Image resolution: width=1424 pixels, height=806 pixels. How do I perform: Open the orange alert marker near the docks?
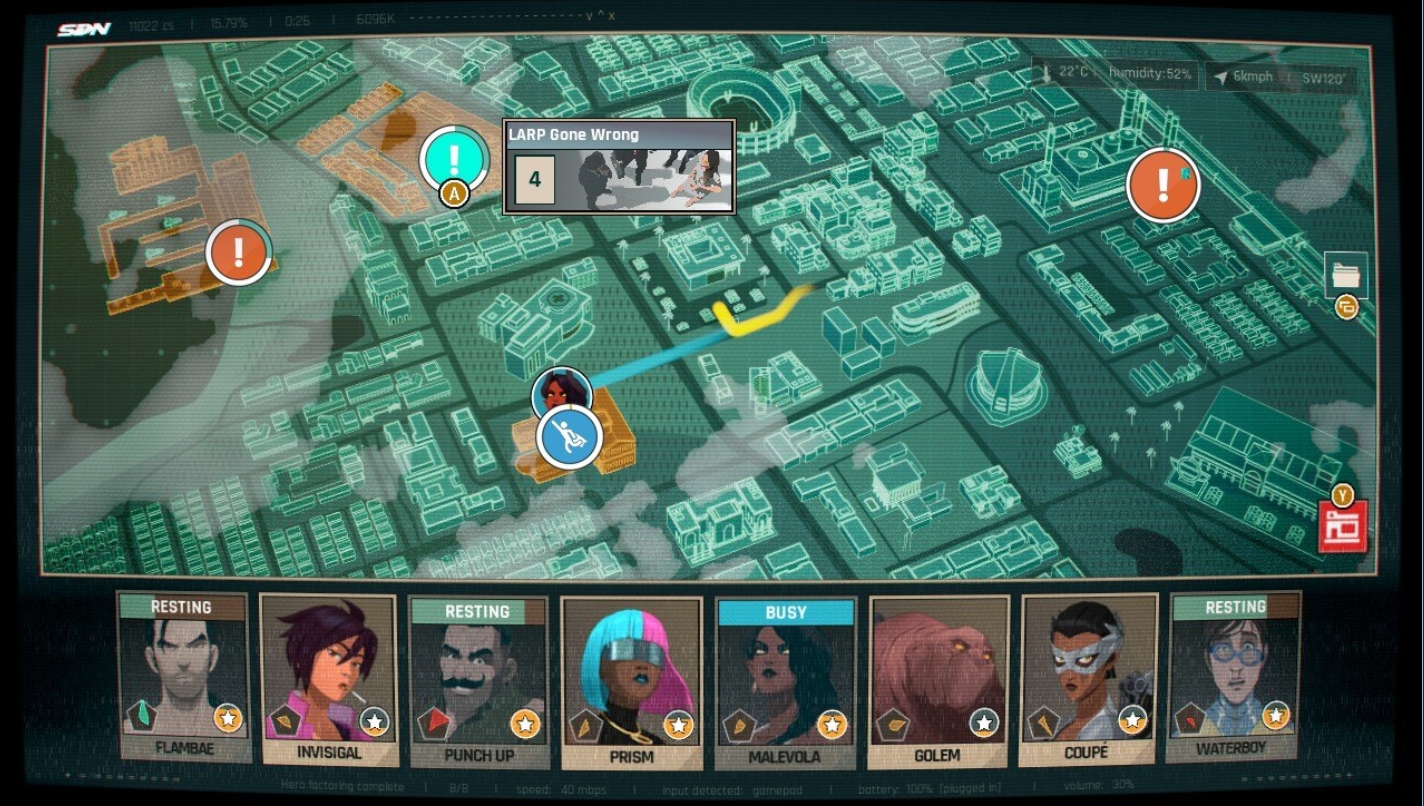(238, 252)
